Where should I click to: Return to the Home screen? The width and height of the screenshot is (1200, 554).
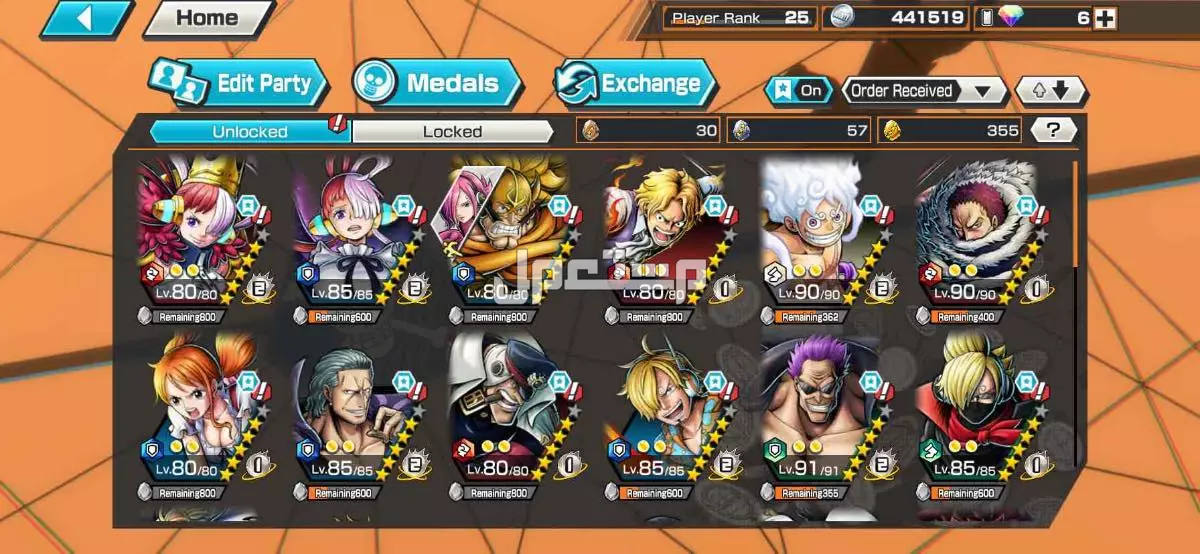[x=208, y=18]
